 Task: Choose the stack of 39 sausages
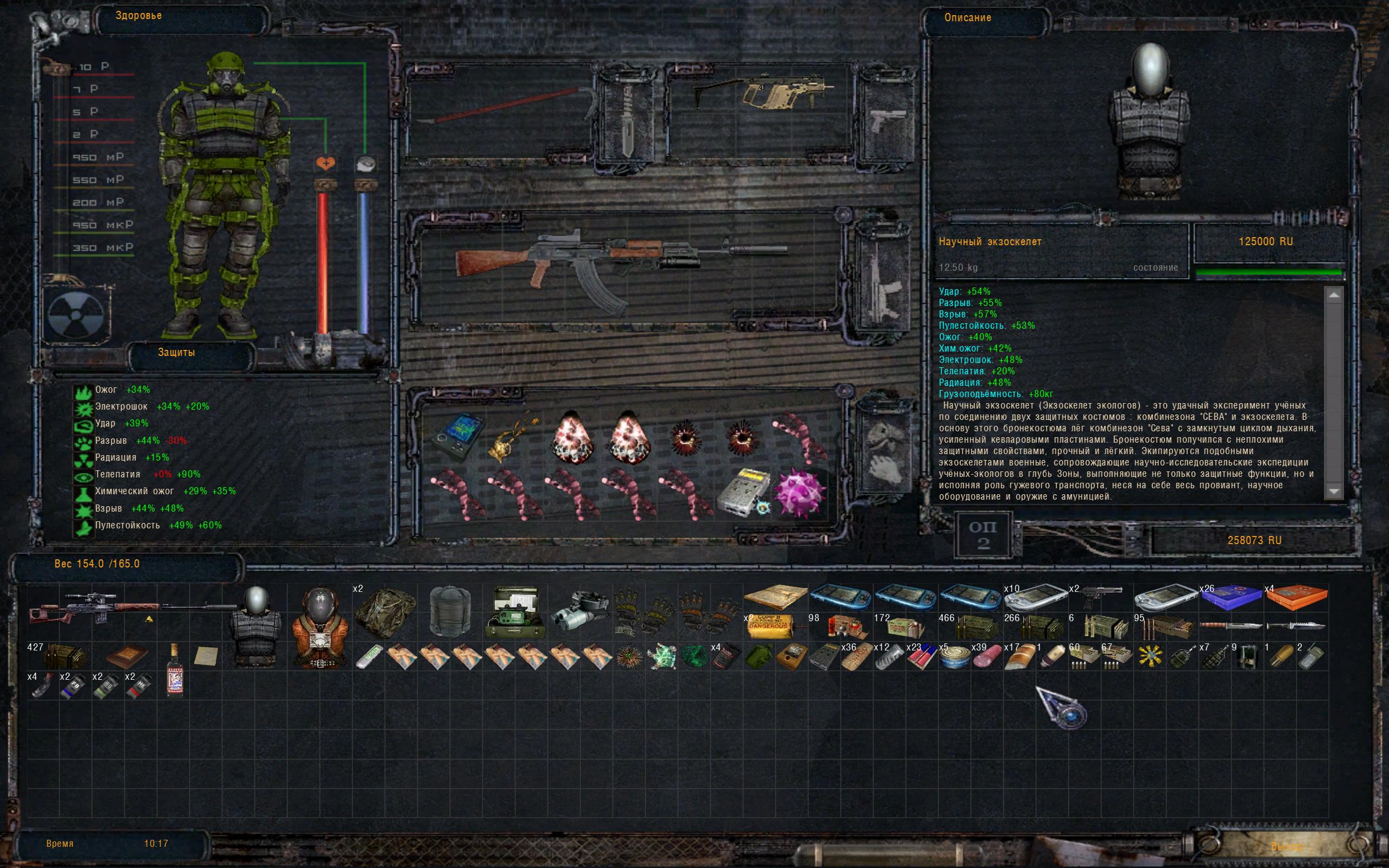[986, 657]
